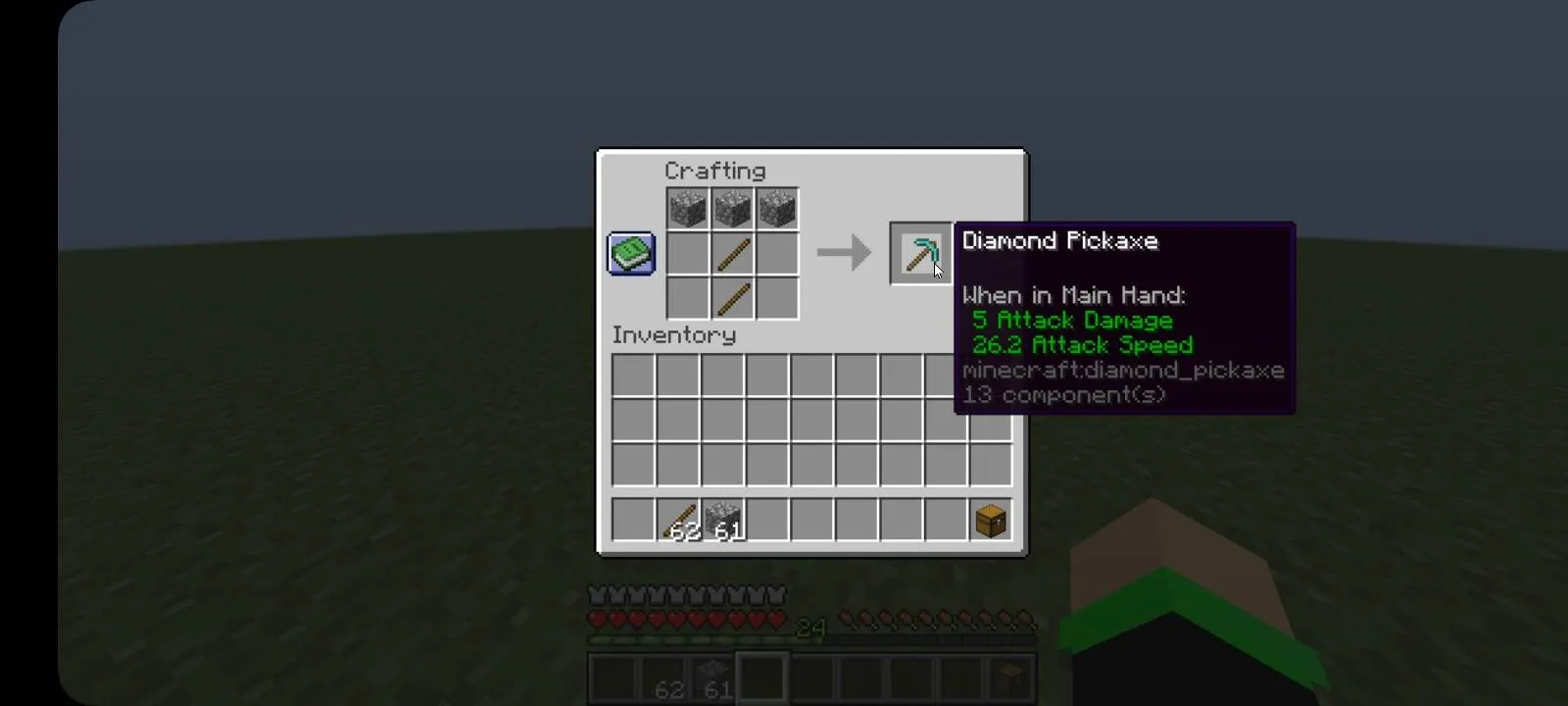Viewport: 1568px width, 706px height.
Task: Click the Crafting title label
Action: [716, 171]
